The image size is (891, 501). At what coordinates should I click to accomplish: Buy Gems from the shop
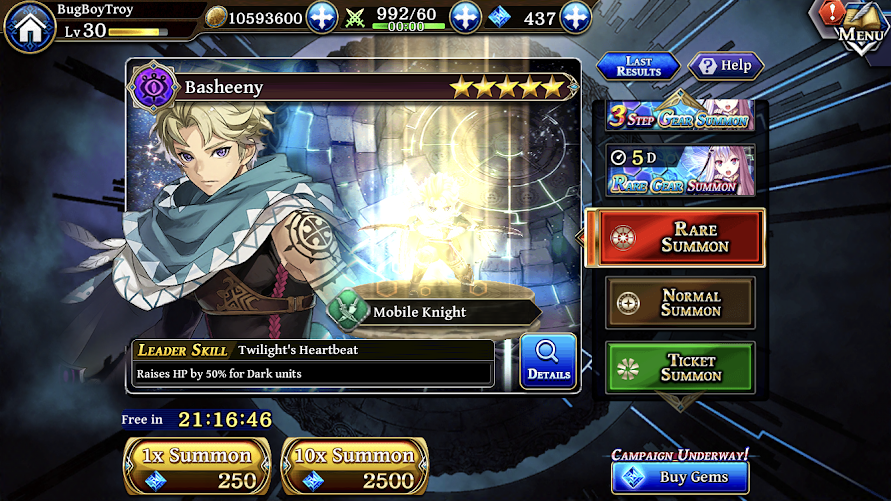point(680,477)
